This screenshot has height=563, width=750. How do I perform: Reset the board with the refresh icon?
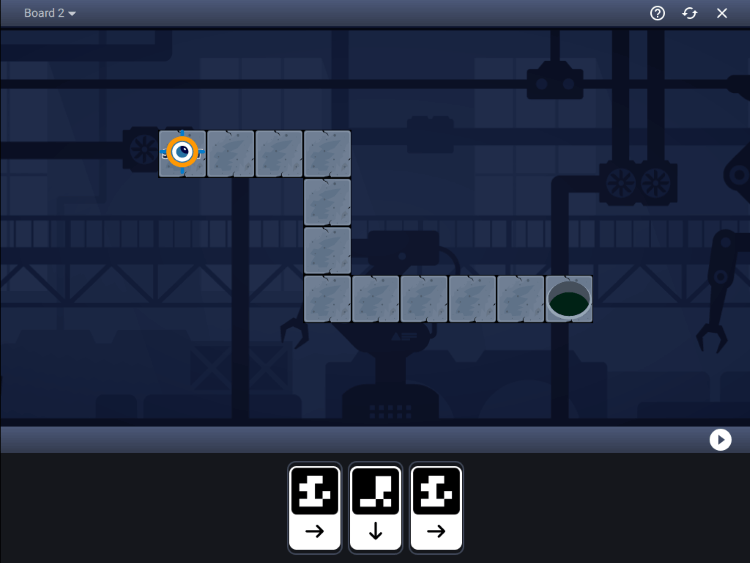coord(690,13)
